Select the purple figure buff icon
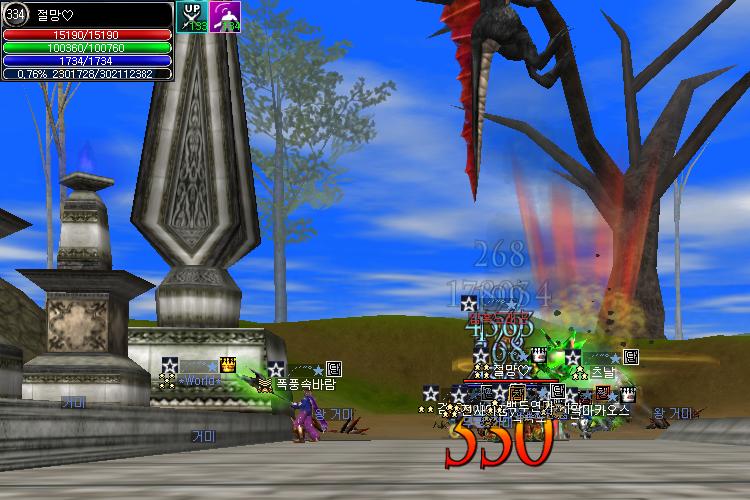750x500 pixels. click(224, 16)
